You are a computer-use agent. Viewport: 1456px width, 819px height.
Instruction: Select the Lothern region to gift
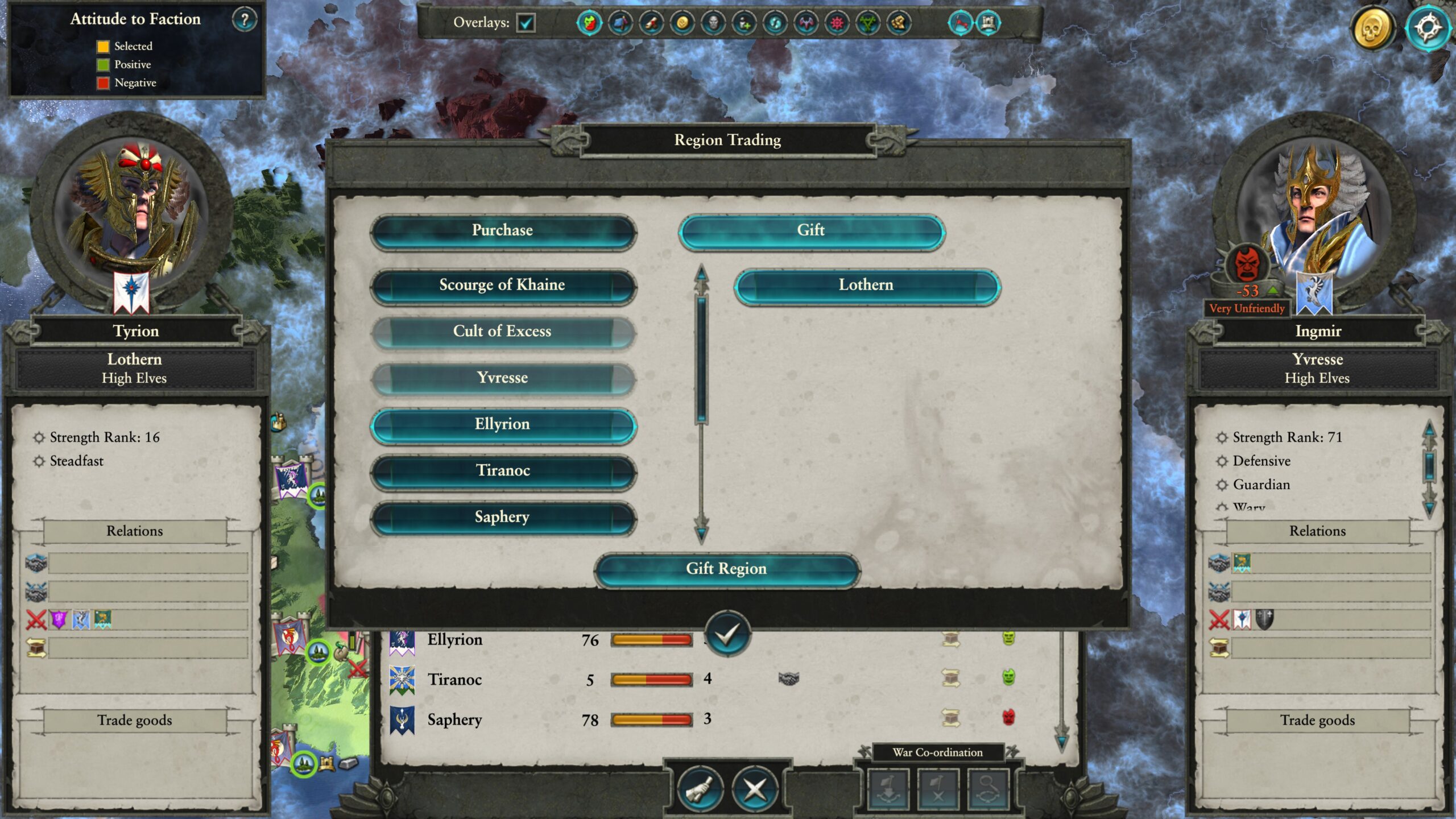[866, 286]
